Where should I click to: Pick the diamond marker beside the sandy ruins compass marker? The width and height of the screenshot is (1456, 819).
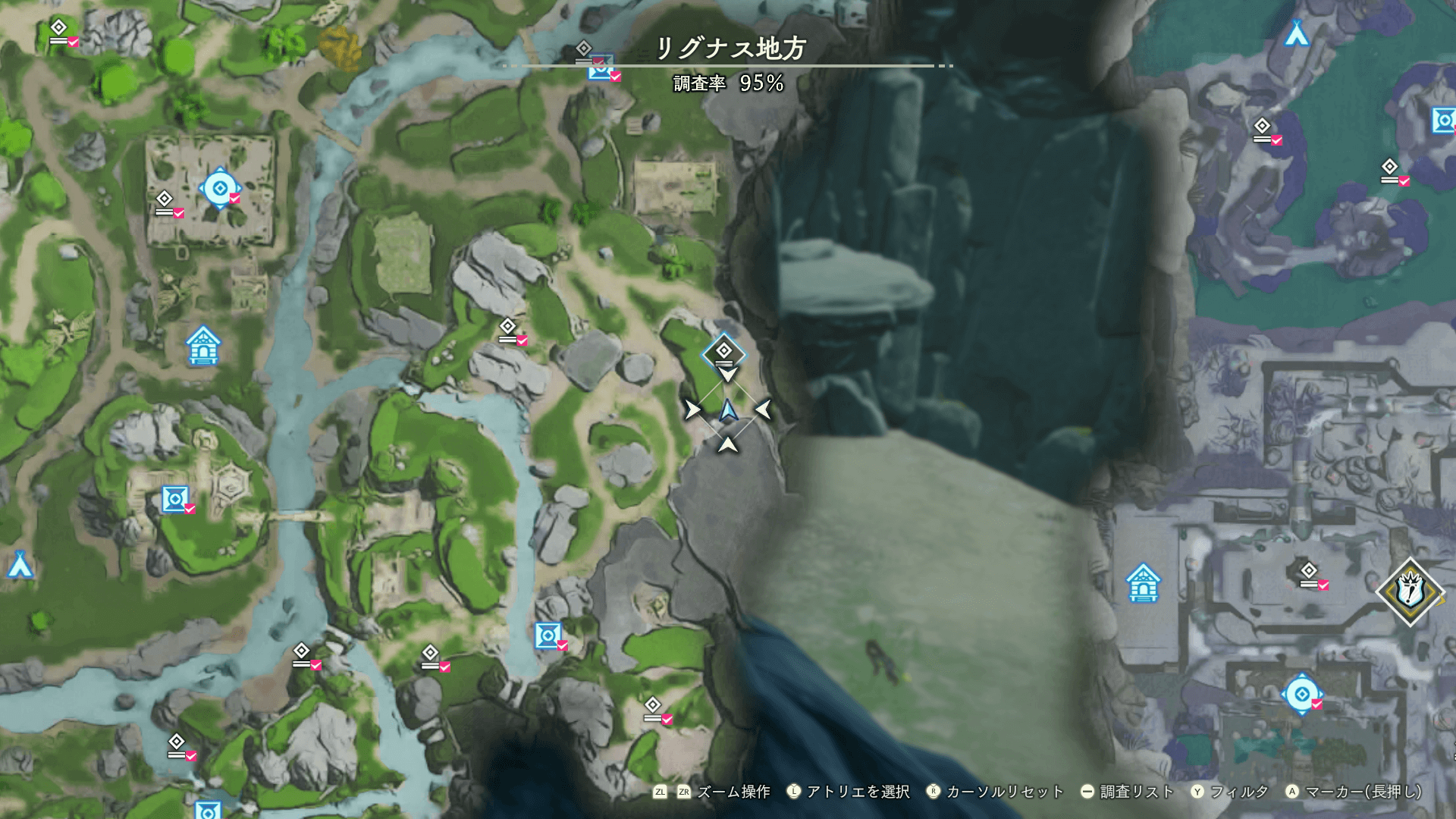click(165, 202)
